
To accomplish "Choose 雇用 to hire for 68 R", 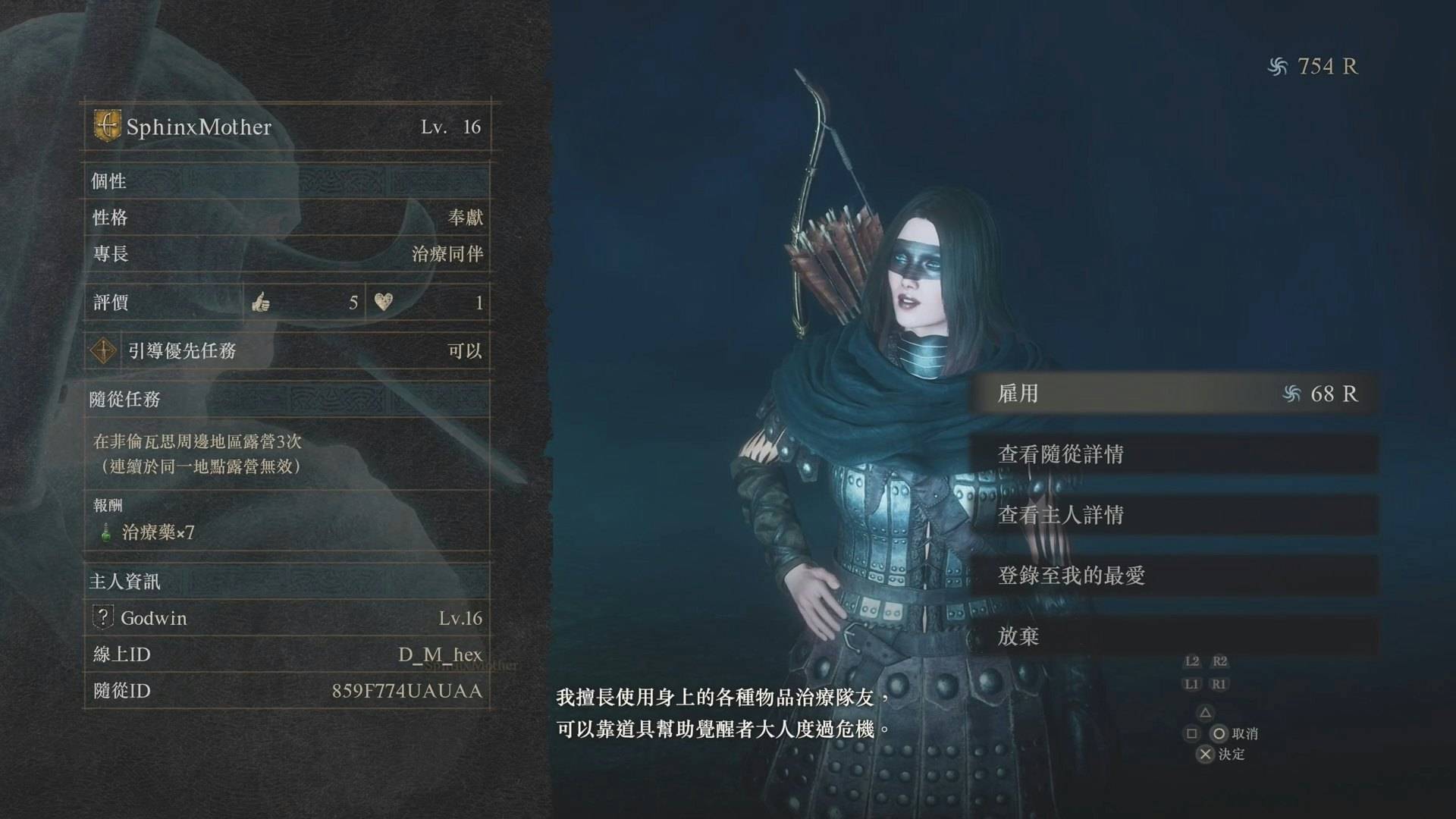I will tap(1174, 394).
